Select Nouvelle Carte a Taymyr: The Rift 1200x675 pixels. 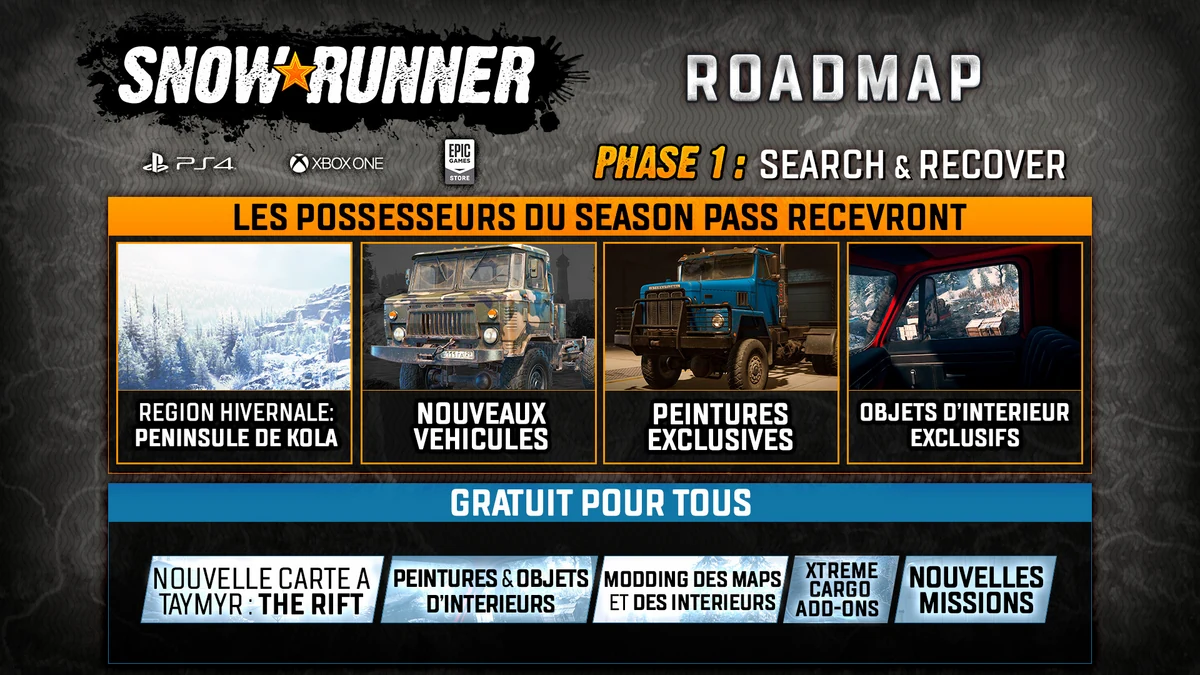pyautogui.click(x=262, y=590)
